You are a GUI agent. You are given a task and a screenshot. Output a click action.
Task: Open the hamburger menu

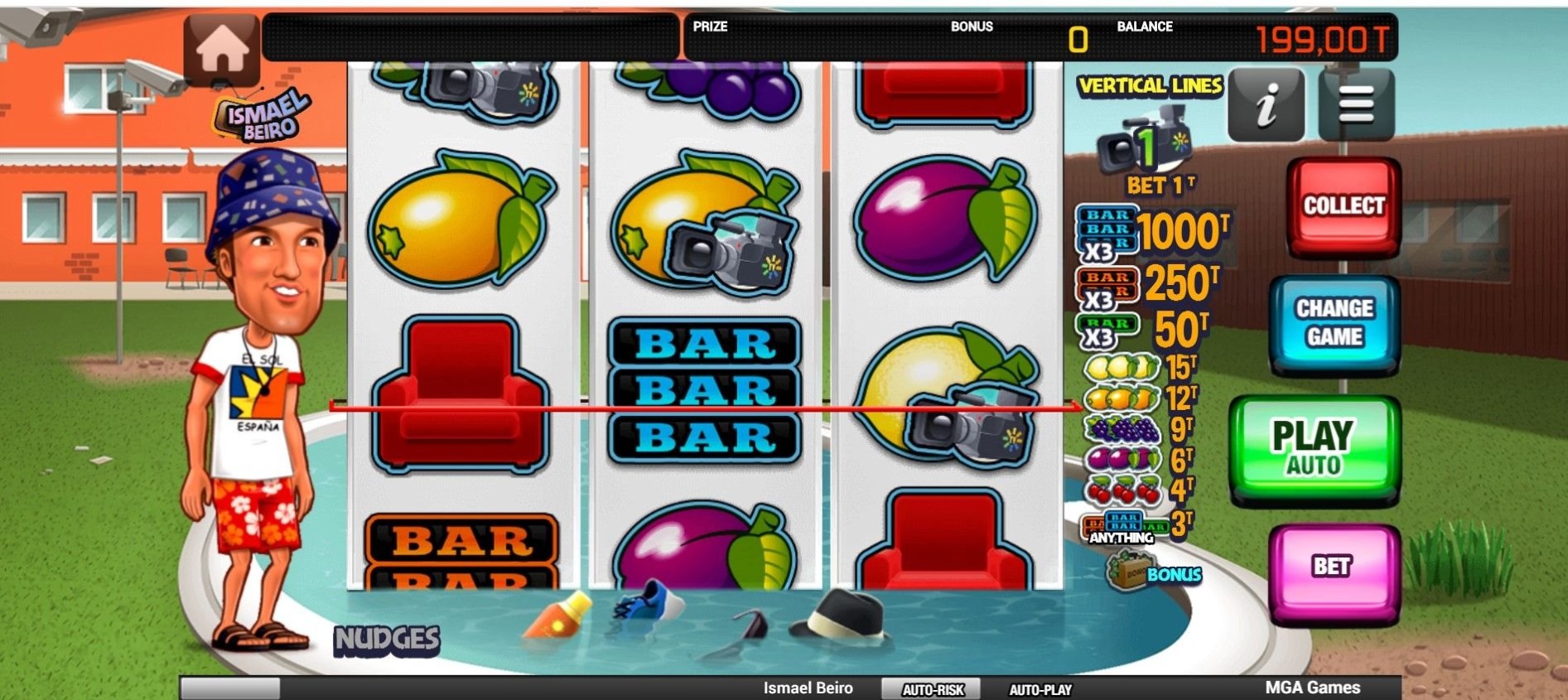(1356, 106)
